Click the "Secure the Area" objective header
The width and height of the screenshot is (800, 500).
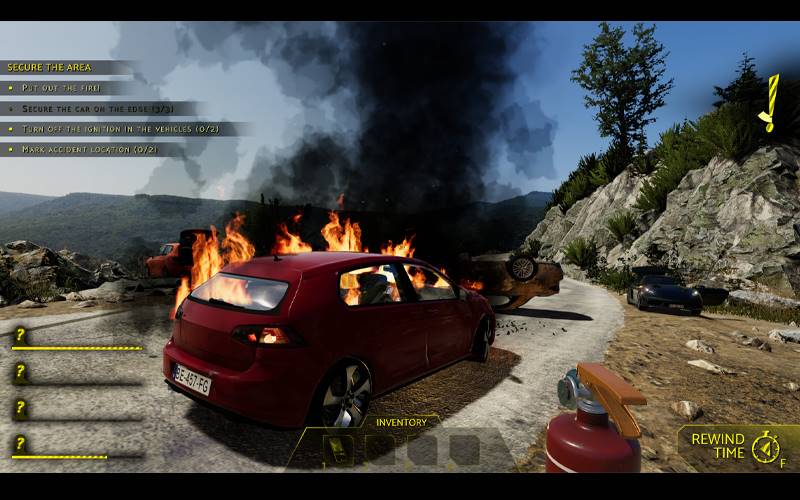coord(50,67)
